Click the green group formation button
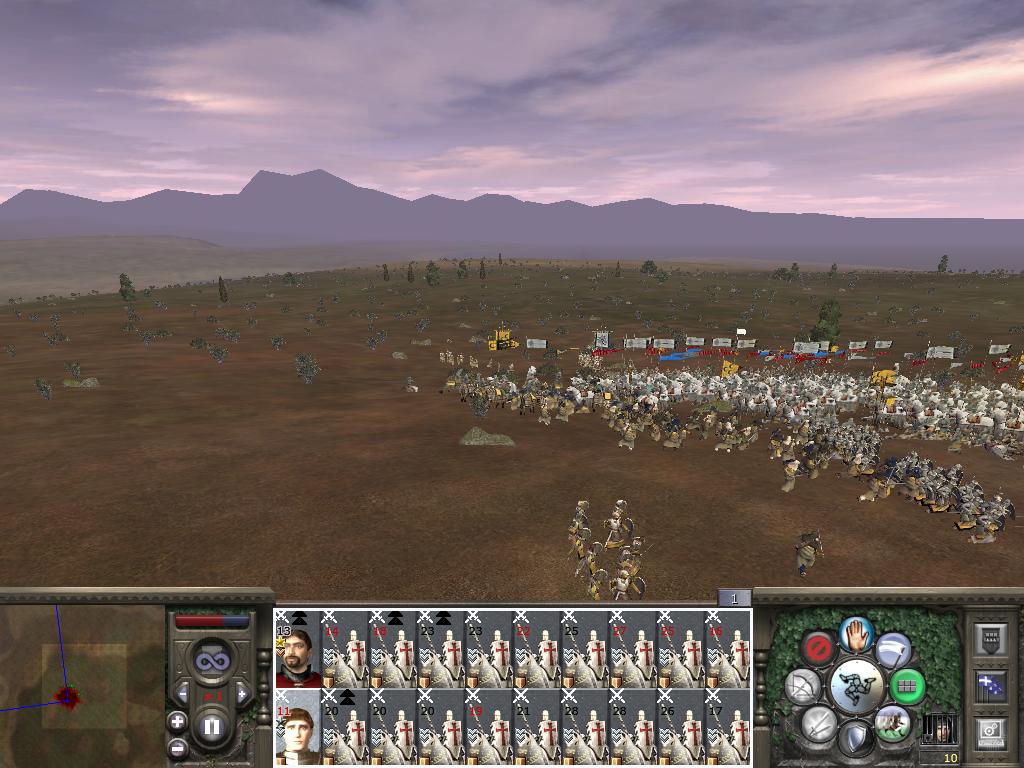 [907, 687]
